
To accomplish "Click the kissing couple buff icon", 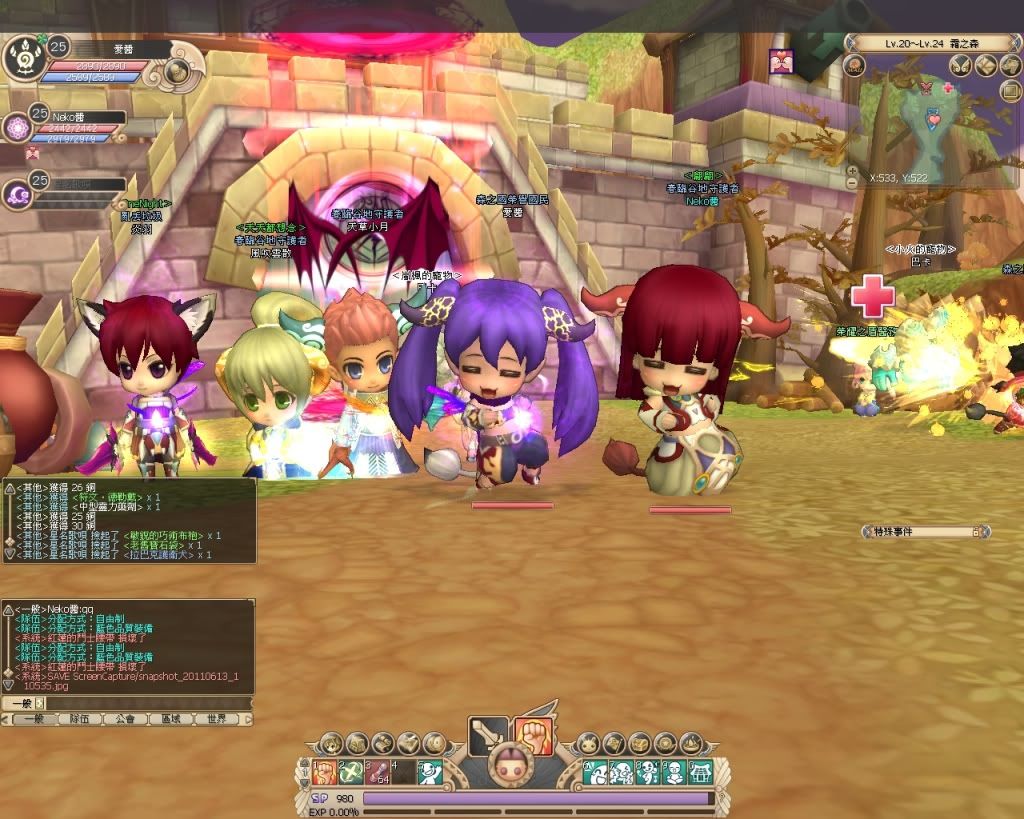I will point(781,62).
